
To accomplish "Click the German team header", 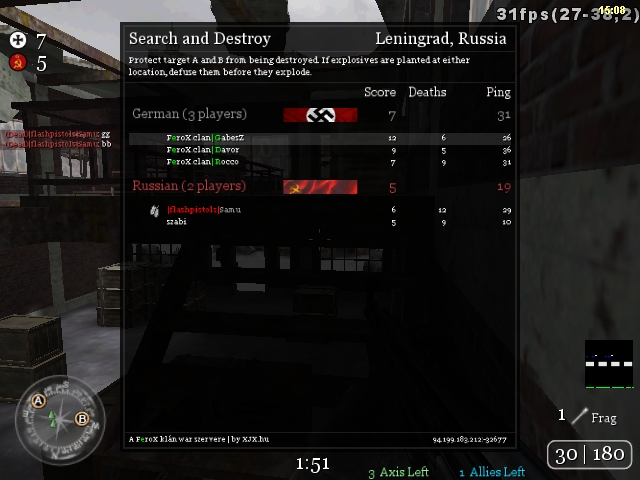I will tap(189, 115).
